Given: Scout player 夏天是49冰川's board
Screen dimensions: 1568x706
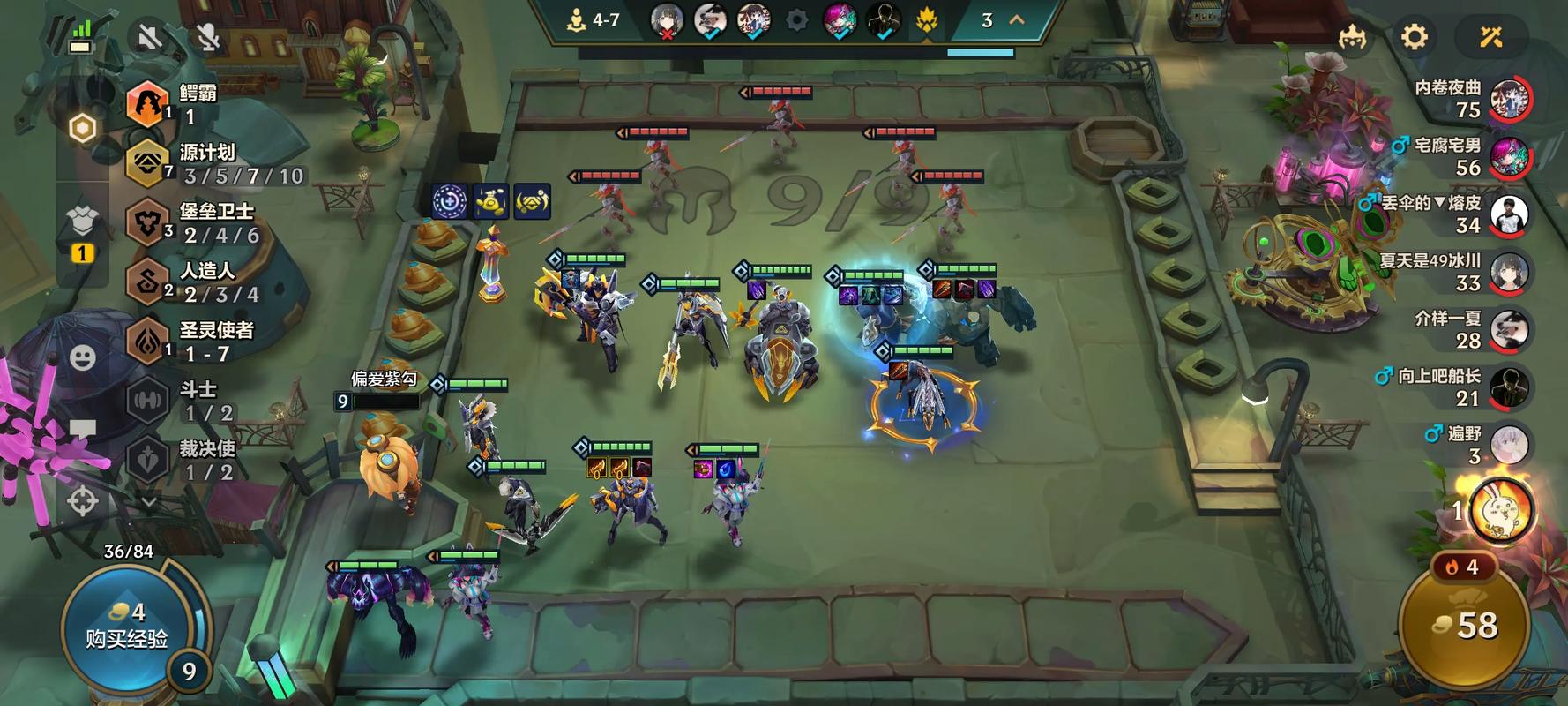Looking at the screenshot, I should pos(1509,272).
